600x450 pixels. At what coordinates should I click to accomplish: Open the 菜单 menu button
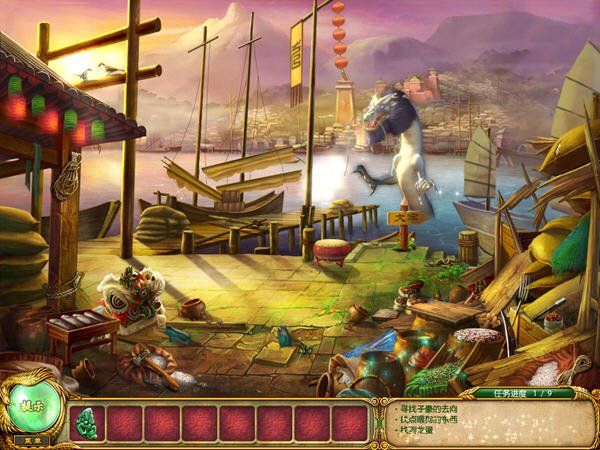click(31, 440)
